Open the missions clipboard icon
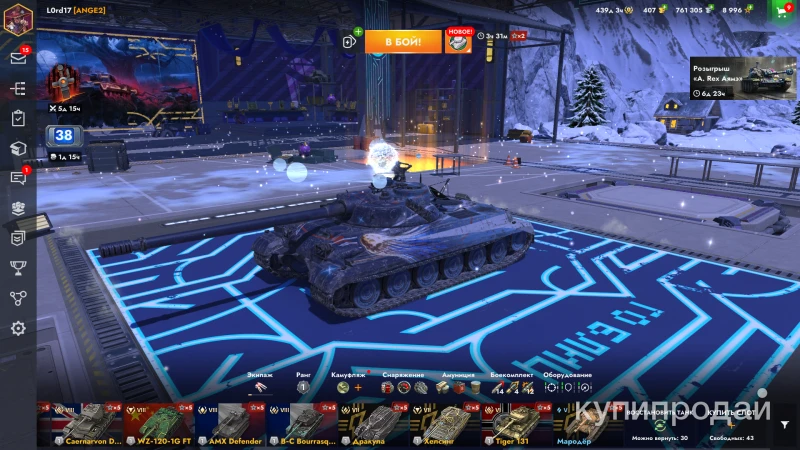This screenshot has width=800, height=450. (17, 118)
